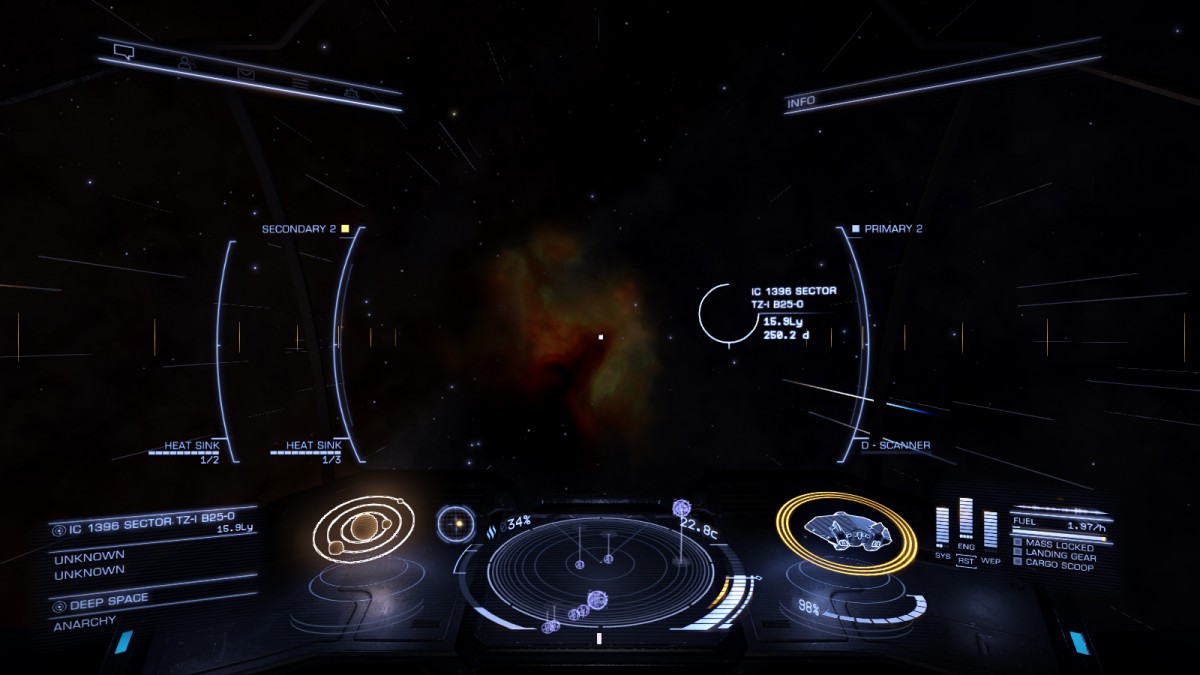Click the DEEP SPACE location entry

(x=108, y=600)
